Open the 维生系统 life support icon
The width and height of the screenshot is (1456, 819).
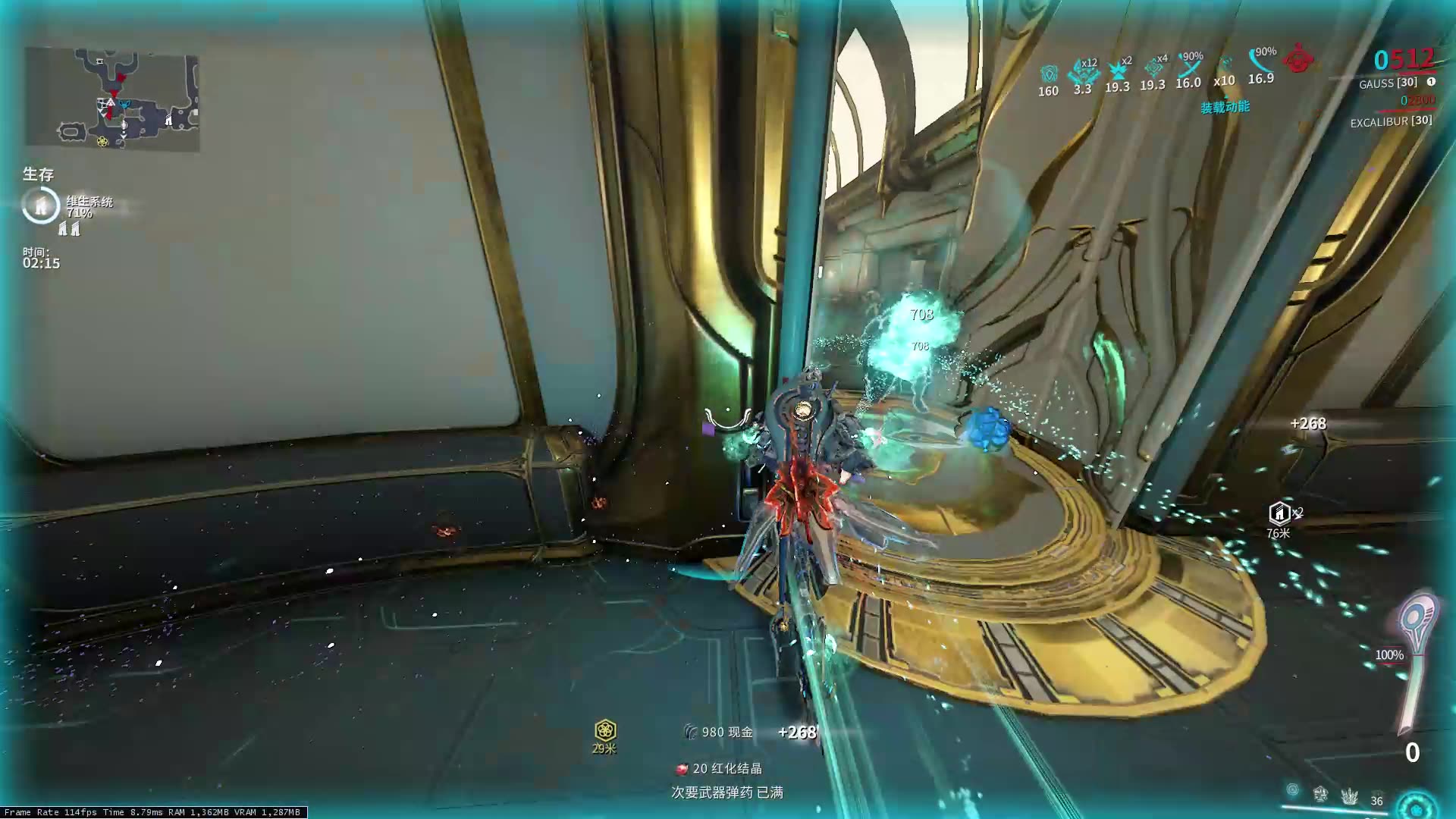[x=39, y=203]
